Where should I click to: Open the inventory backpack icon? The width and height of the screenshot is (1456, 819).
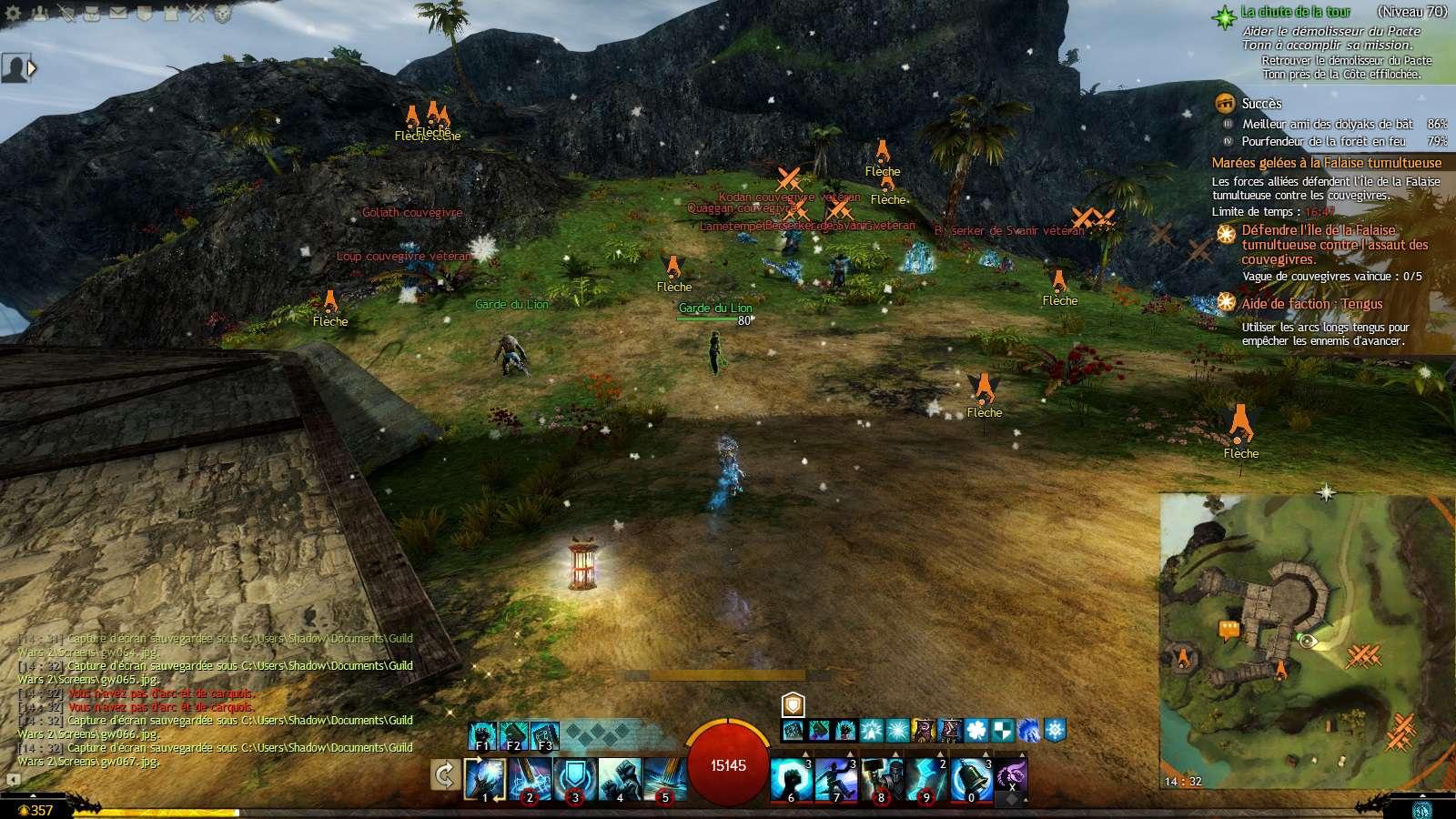(x=92, y=14)
